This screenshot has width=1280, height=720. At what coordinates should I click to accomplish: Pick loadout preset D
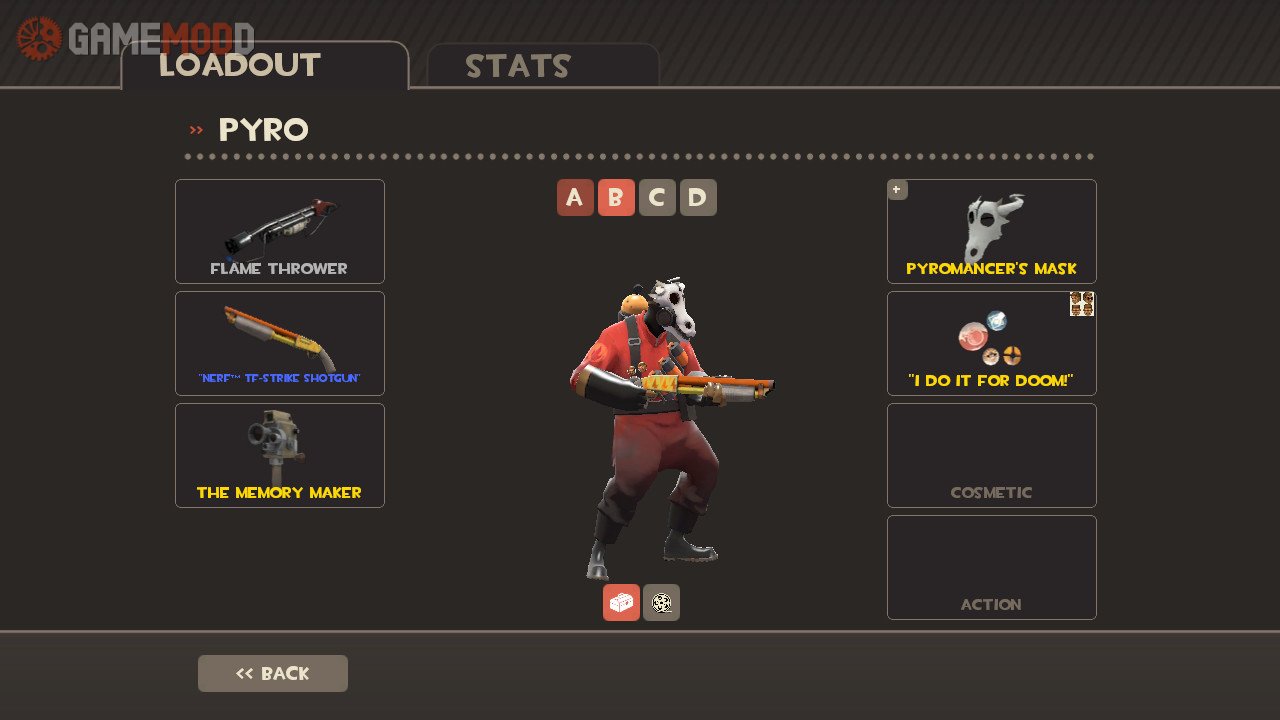pos(698,198)
